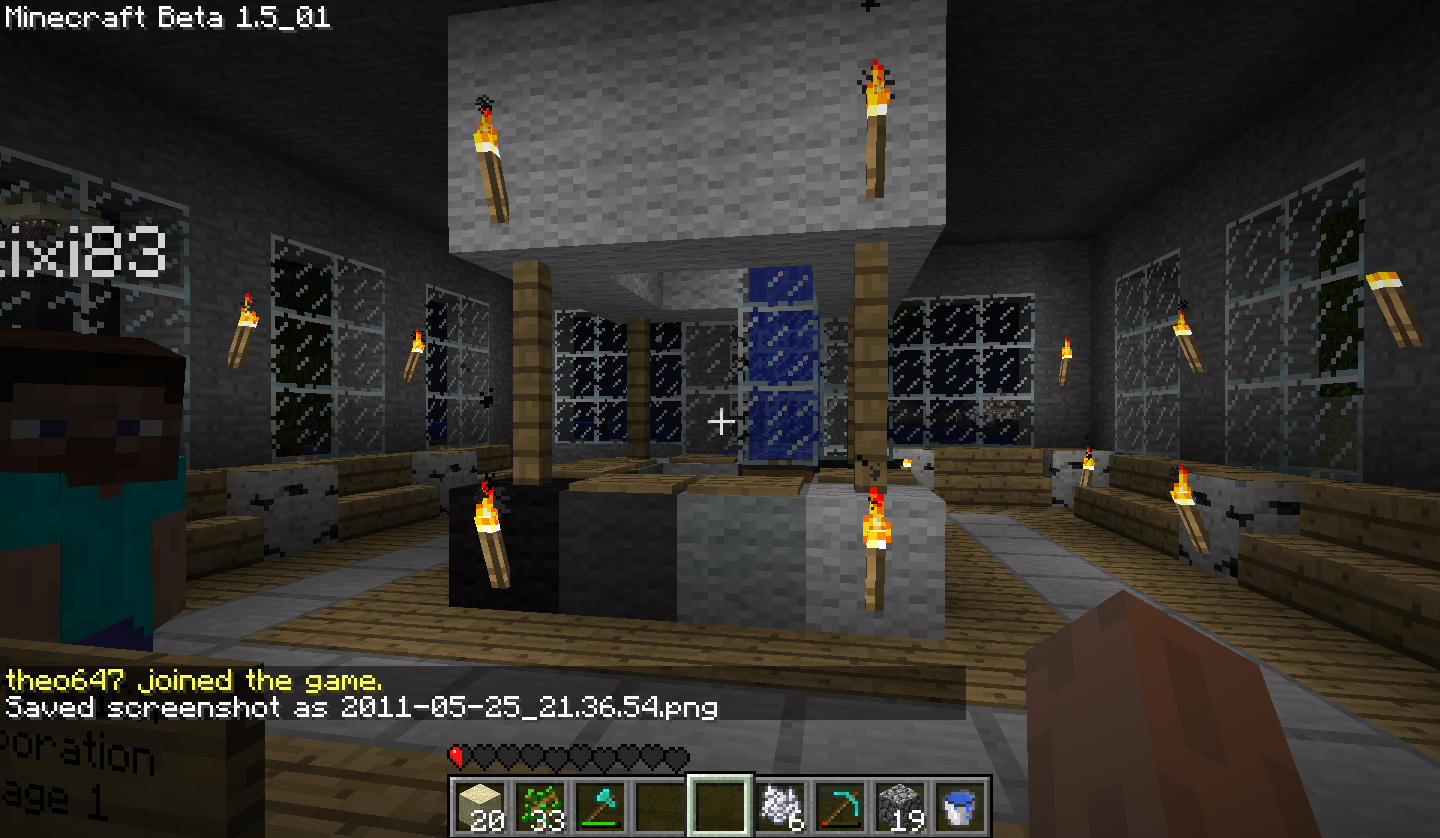1440x838 pixels.
Task: Select the white powder item stack of 6
Action: pyautogui.click(x=779, y=806)
